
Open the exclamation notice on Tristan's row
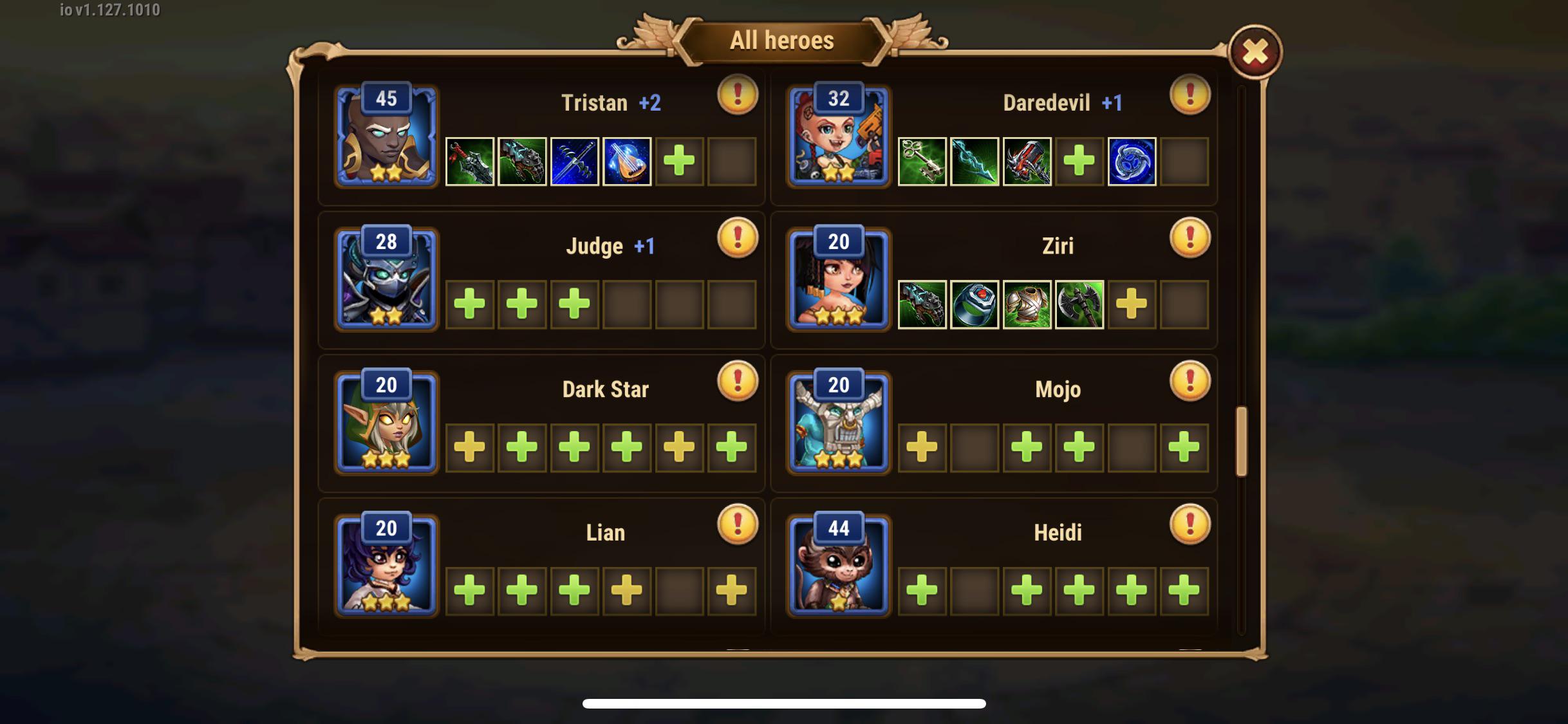736,94
